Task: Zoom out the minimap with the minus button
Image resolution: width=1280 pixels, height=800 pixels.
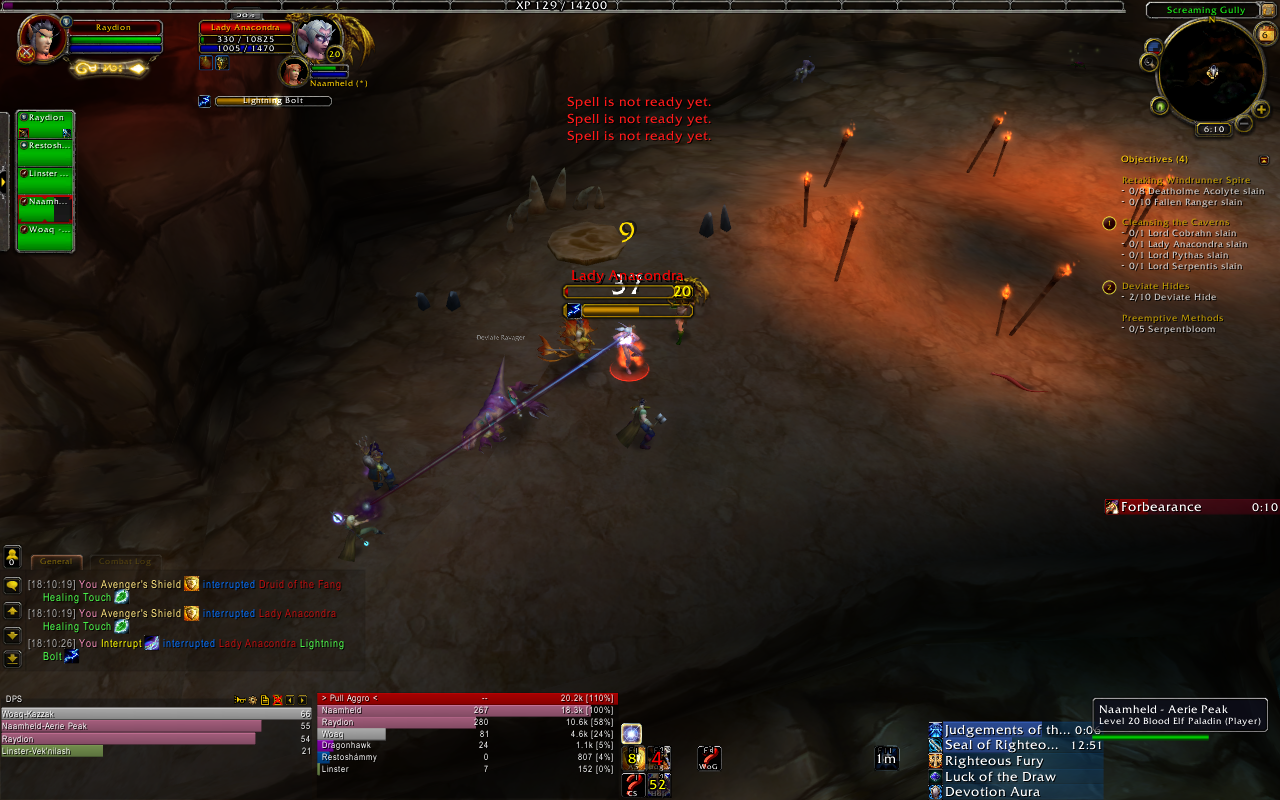Action: tap(1244, 123)
